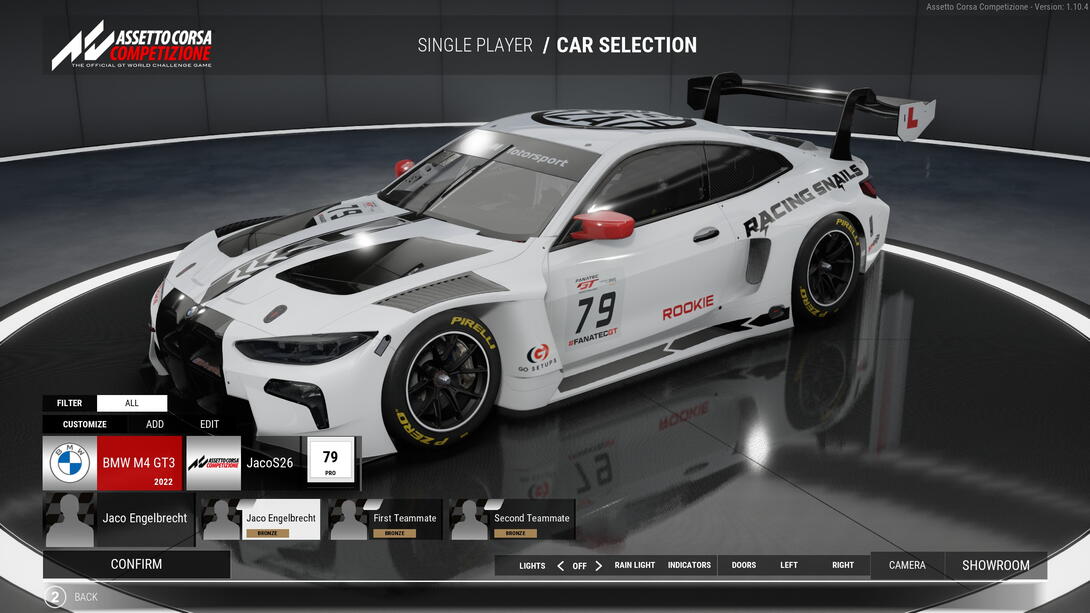
Task: Cycle lights setting with left arrow
Action: pos(560,565)
